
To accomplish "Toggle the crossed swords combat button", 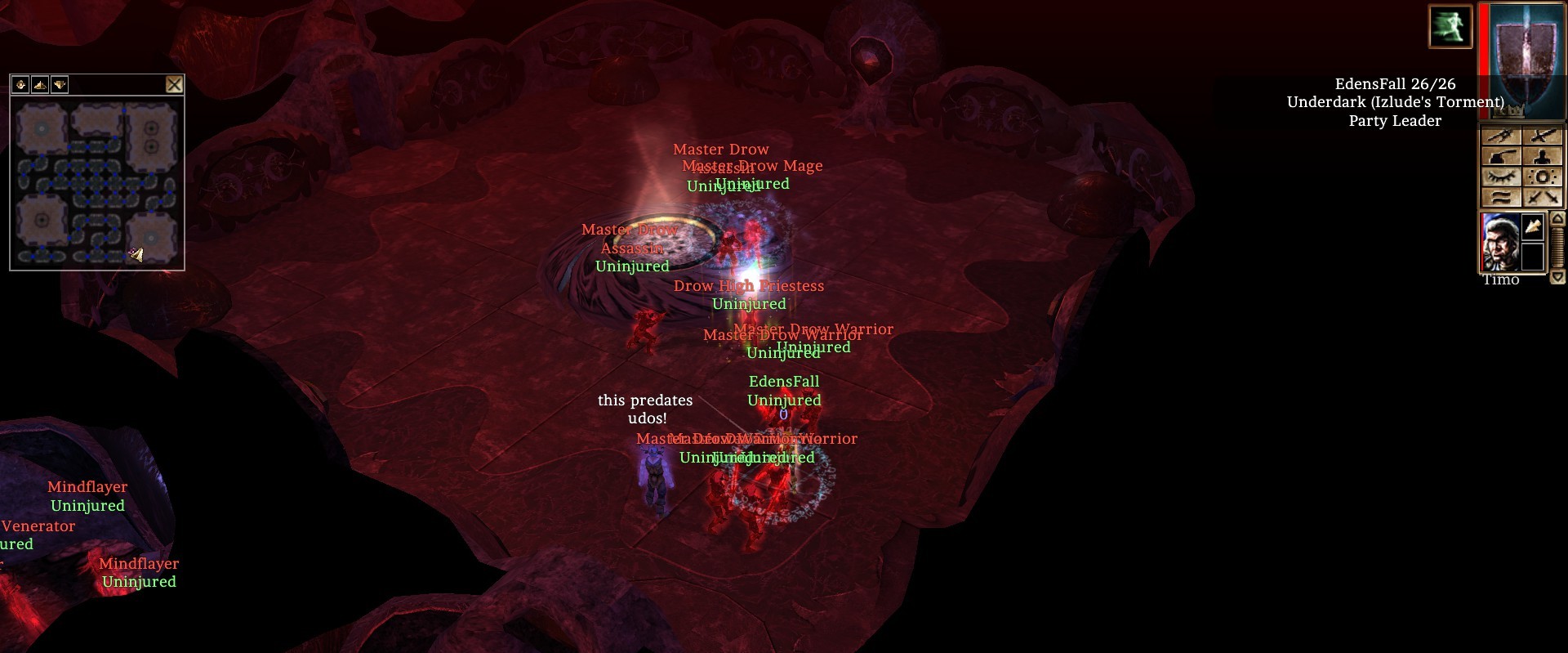I will click(1543, 197).
